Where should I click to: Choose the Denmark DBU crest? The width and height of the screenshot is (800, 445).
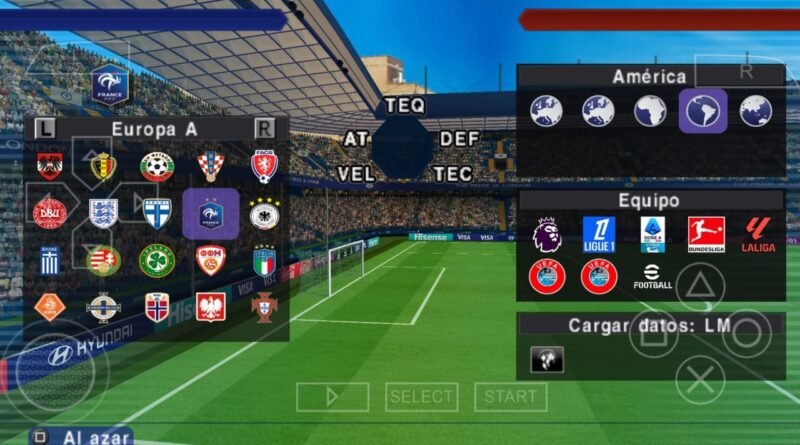(48, 213)
